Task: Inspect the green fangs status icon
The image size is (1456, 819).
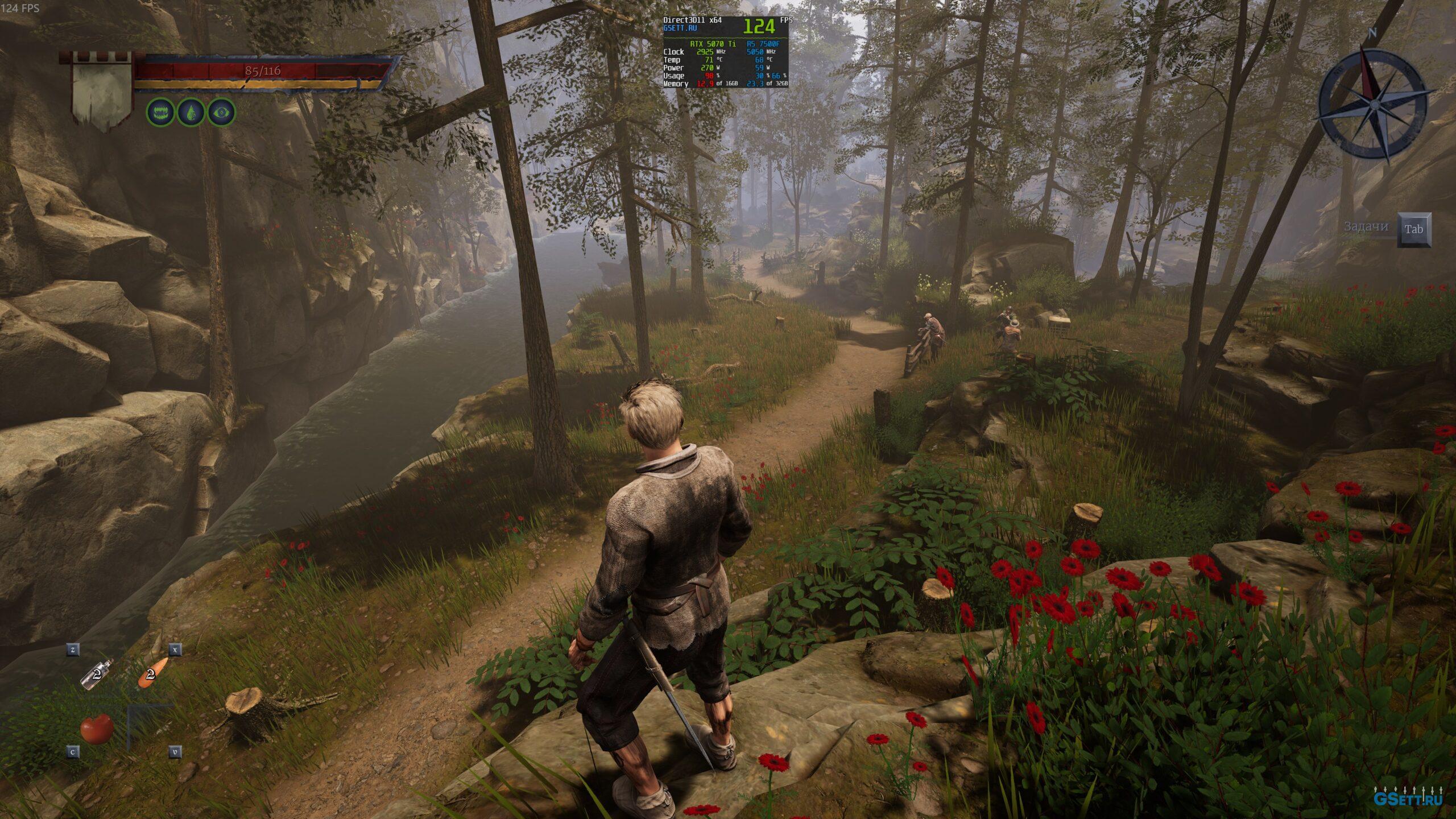Action: pyautogui.click(x=160, y=113)
